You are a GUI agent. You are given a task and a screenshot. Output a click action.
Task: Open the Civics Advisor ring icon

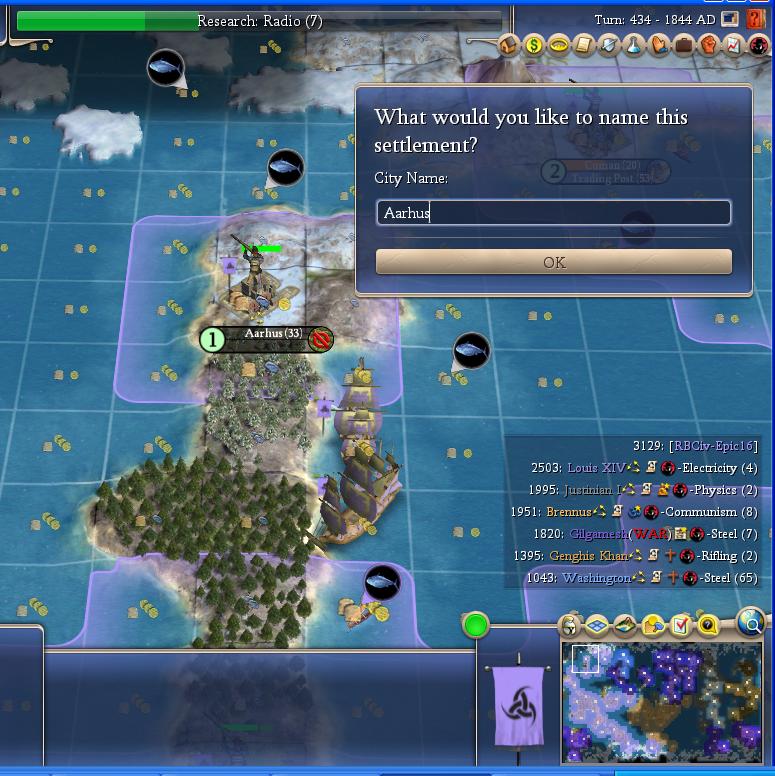pyautogui.click(x=559, y=45)
